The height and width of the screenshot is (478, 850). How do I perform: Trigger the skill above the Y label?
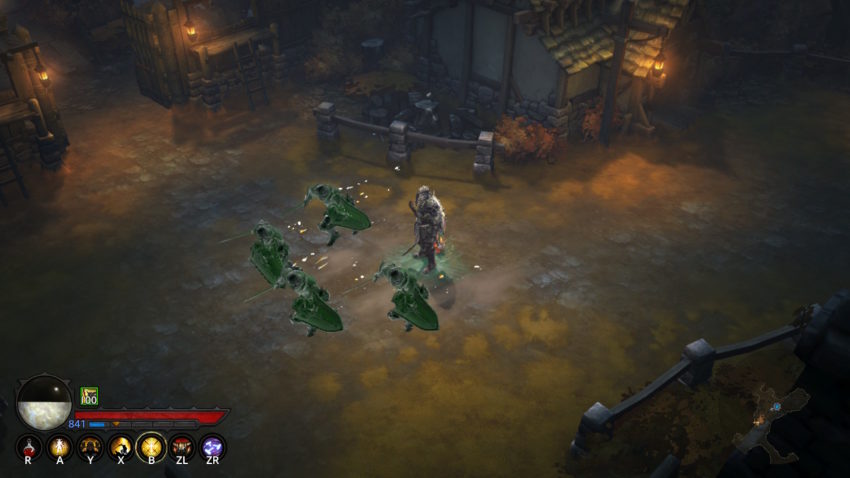[90, 446]
